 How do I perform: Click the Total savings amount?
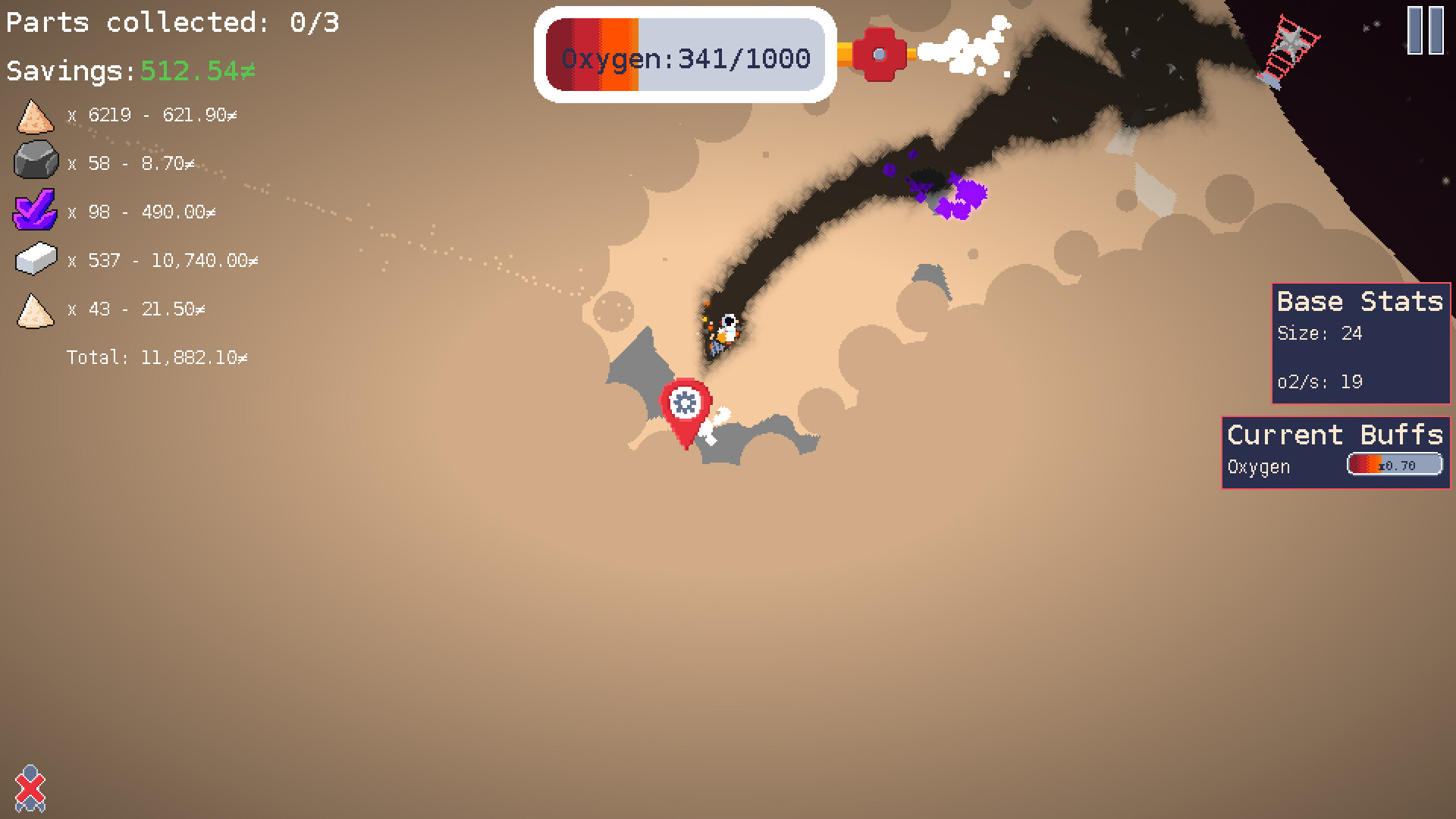[x=158, y=356]
